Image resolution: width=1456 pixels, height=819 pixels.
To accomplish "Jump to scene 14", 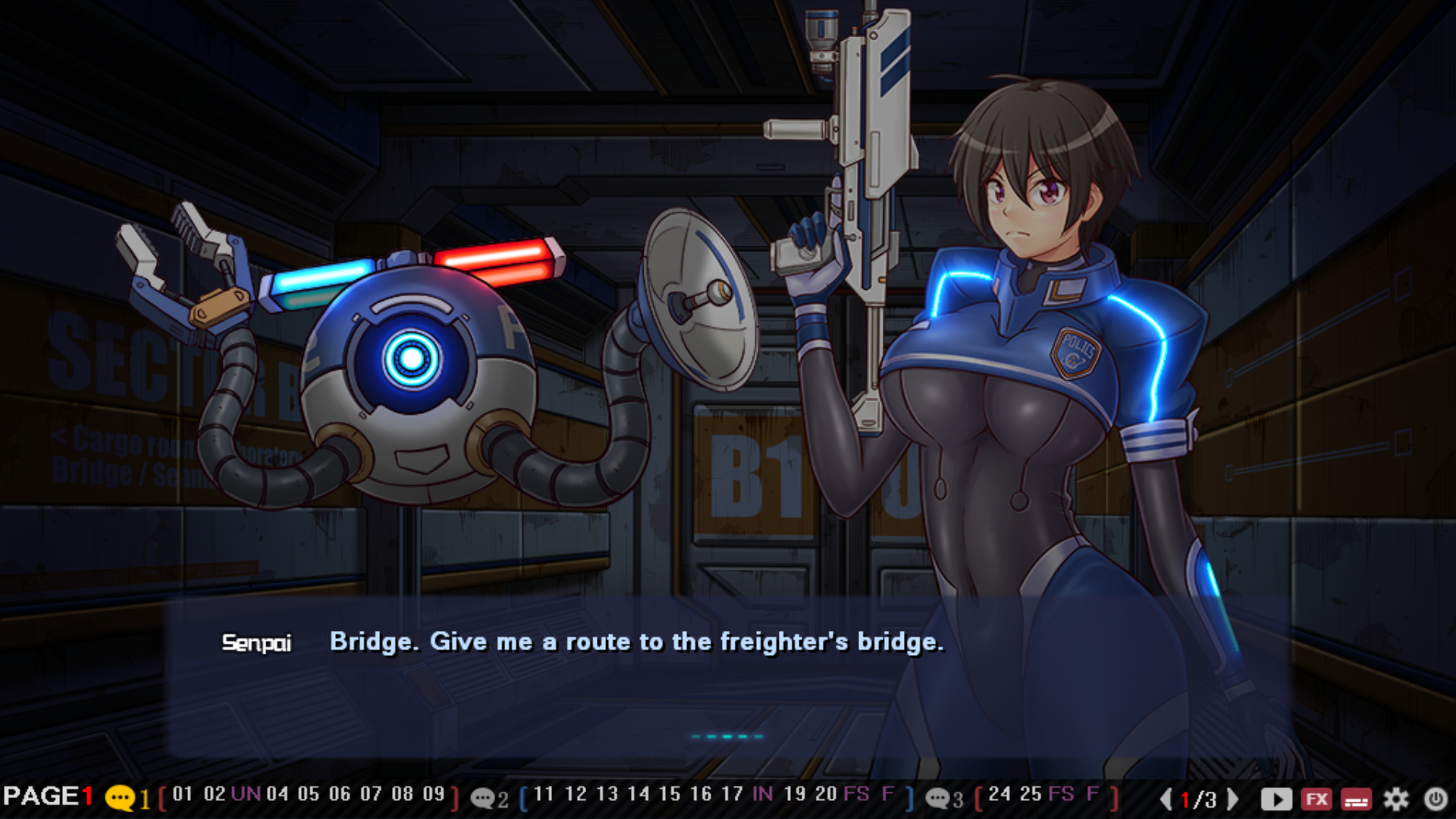I will click(639, 795).
